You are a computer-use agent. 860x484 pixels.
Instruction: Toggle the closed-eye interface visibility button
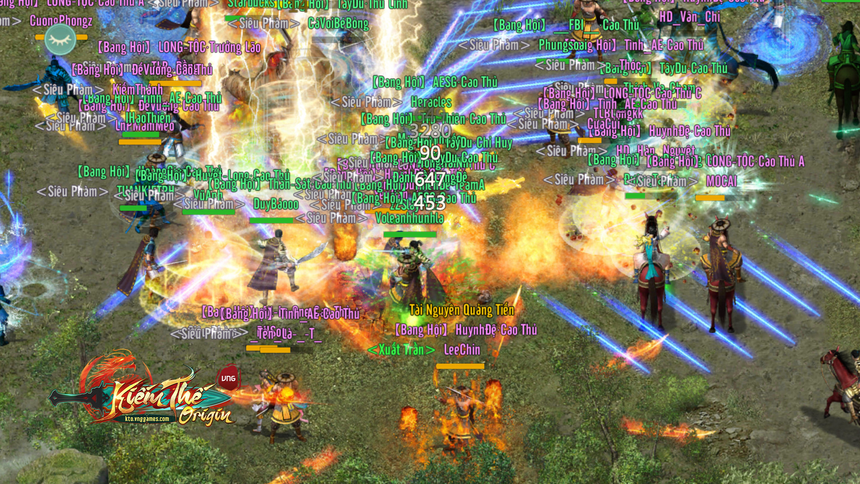58,40
